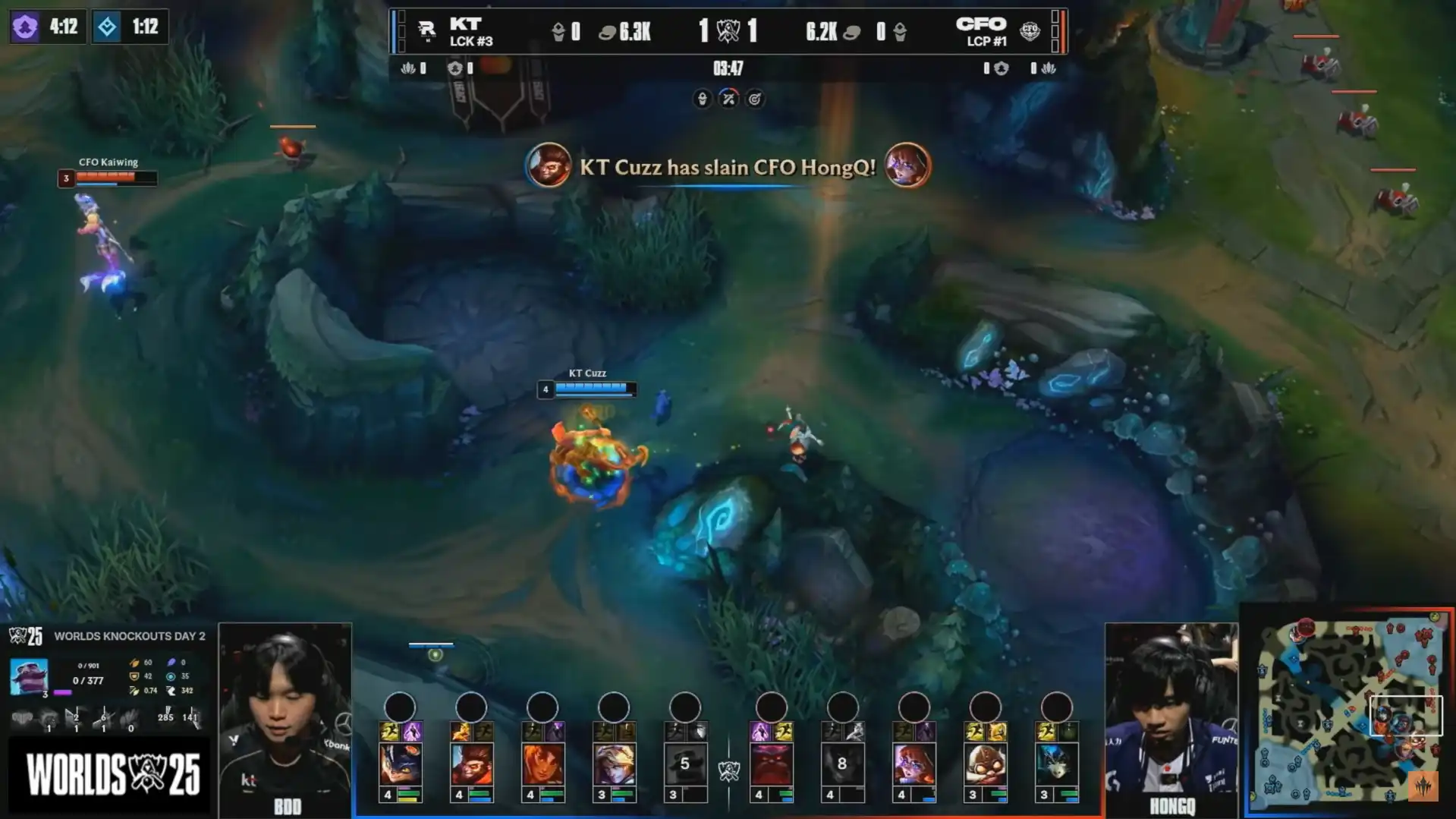This screenshot has width=1456, height=819.
Task: Select the blue champion portrait at the bar's right end
Action: [x=1056, y=763]
